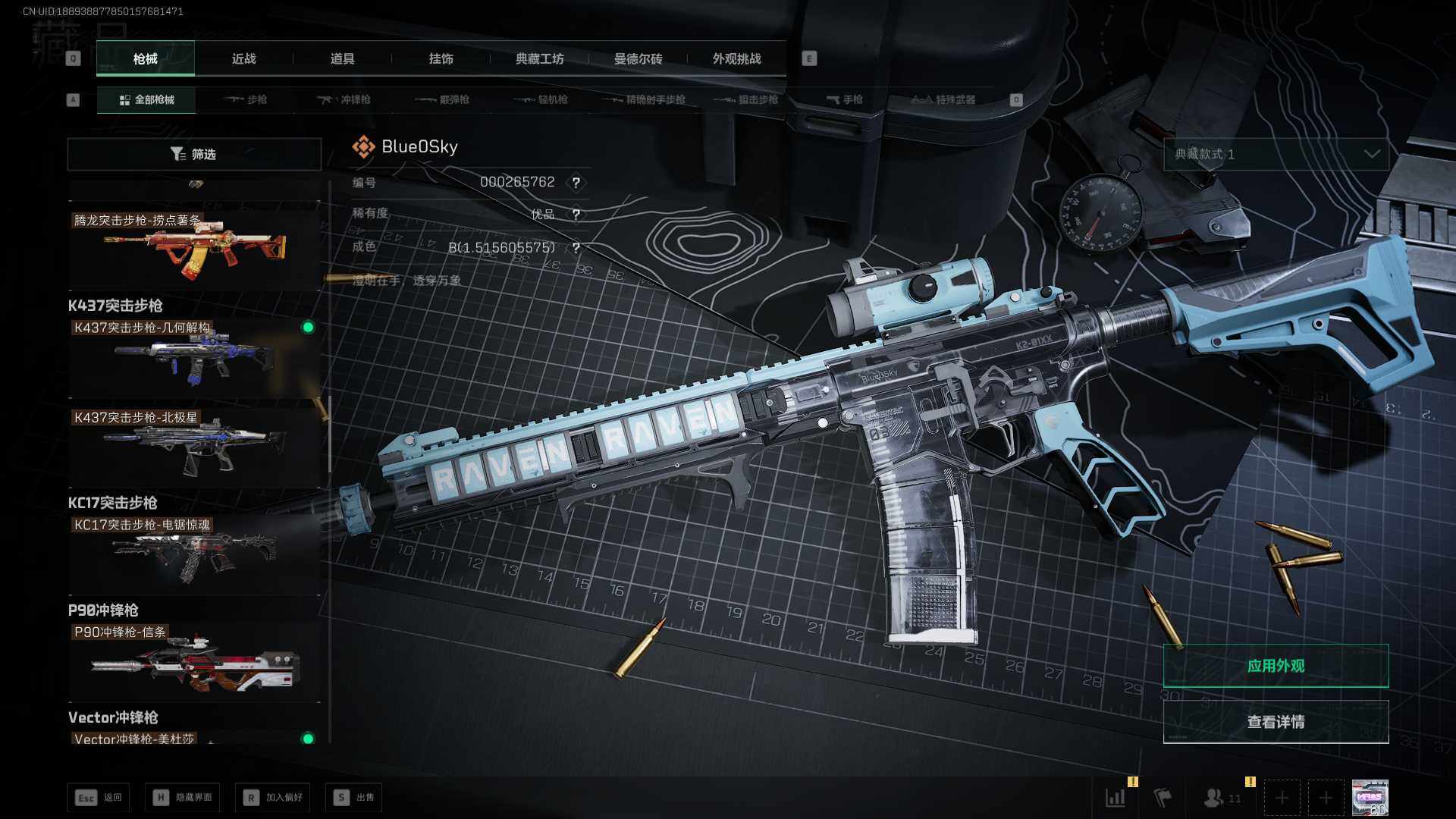Apply the skin with 应用外观

click(x=1276, y=666)
